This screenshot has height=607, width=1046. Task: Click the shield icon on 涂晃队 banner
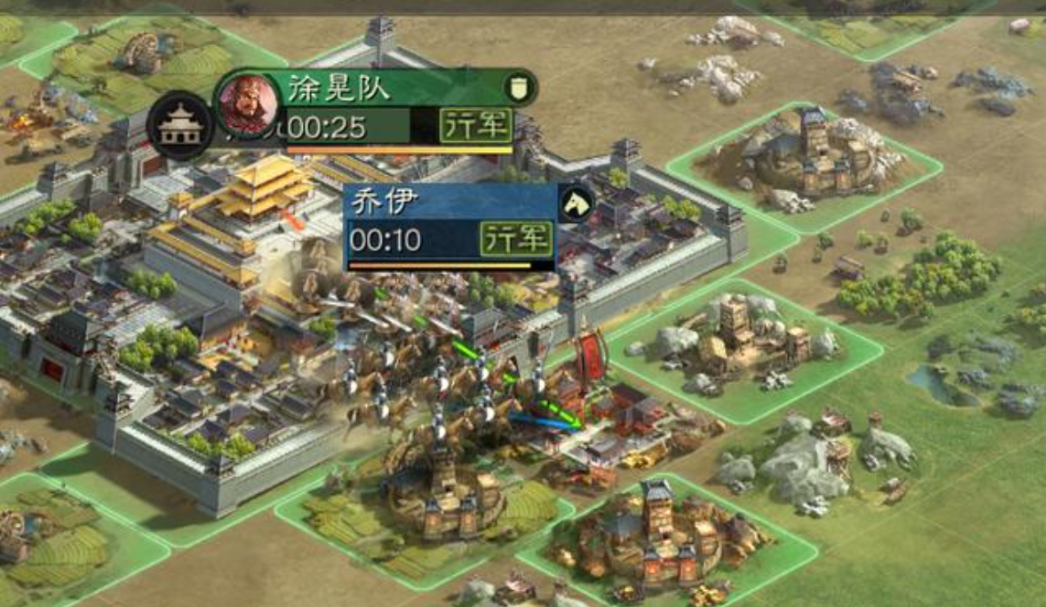[518, 87]
